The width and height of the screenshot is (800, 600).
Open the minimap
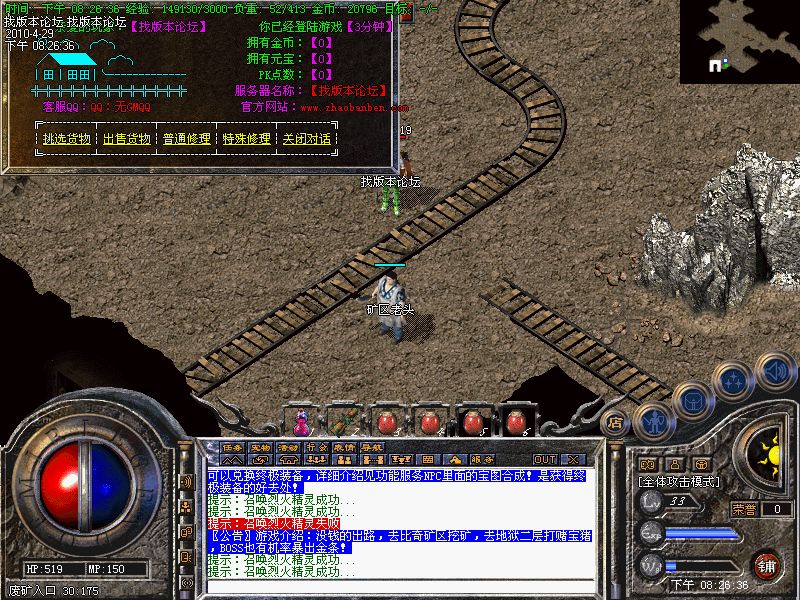coord(739,41)
